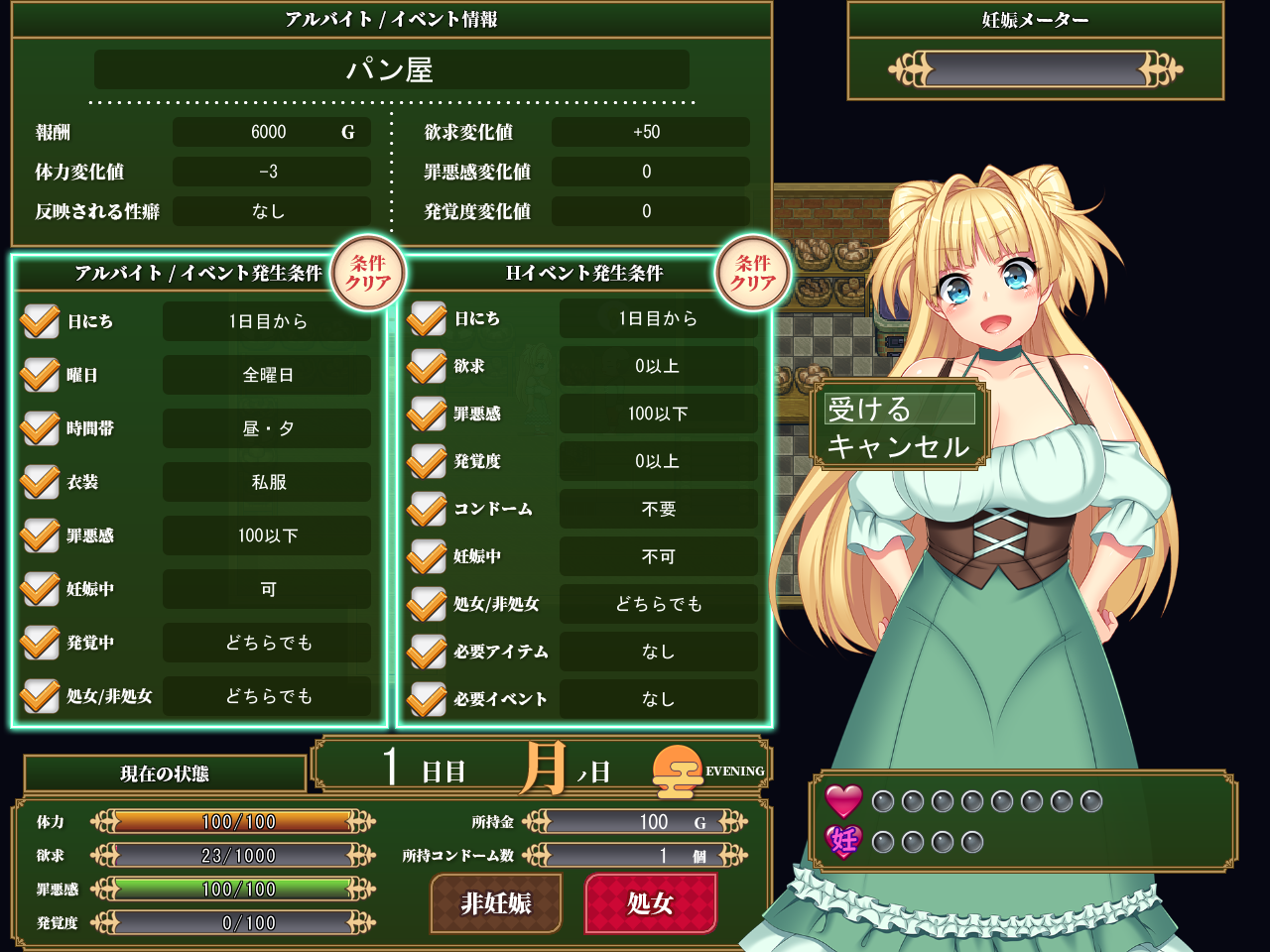Select キャンセル to decline the job

(x=899, y=446)
